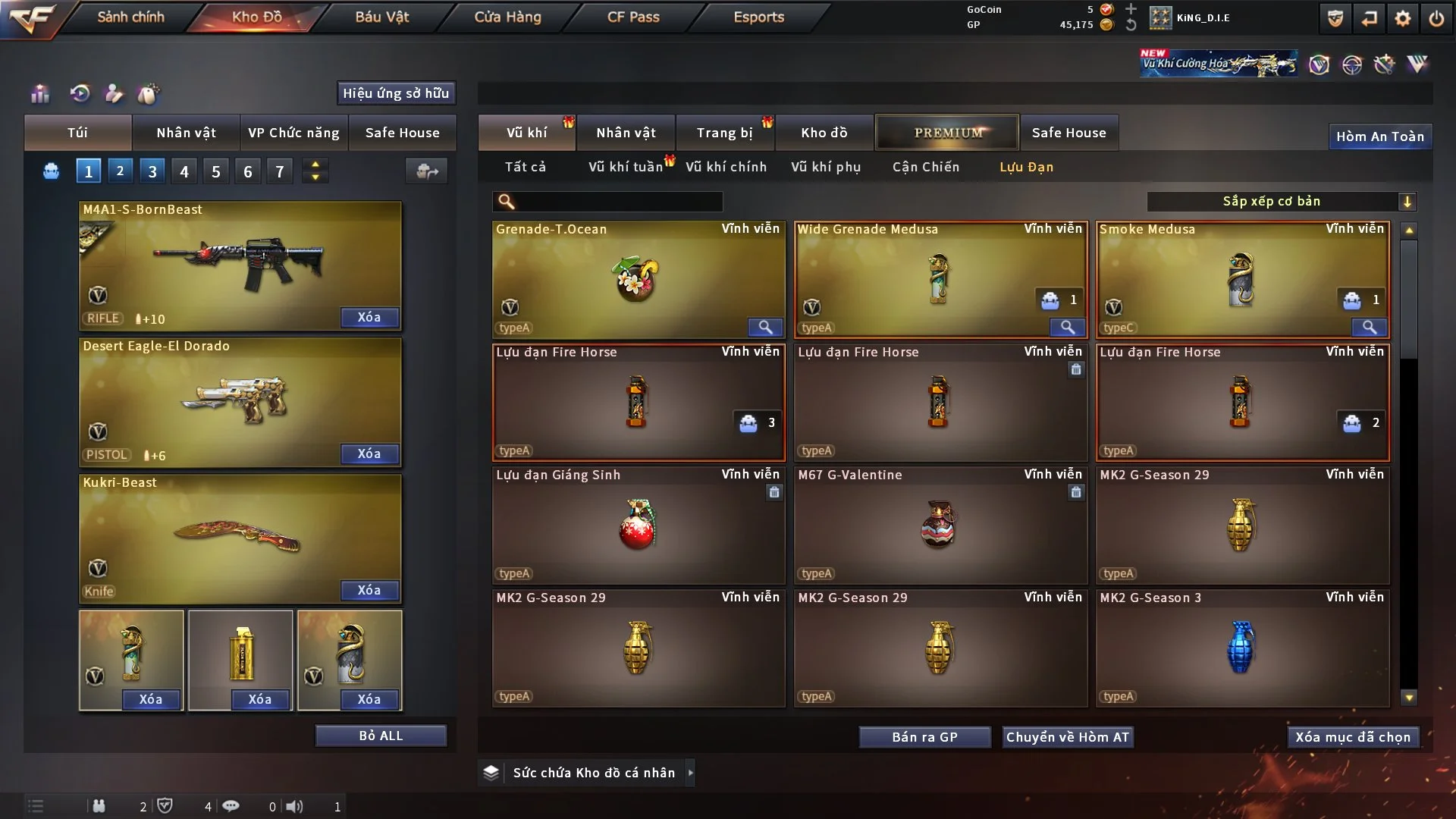
Task: Select the Lựu đạn Giáng Sinh grenade
Action: [x=638, y=525]
